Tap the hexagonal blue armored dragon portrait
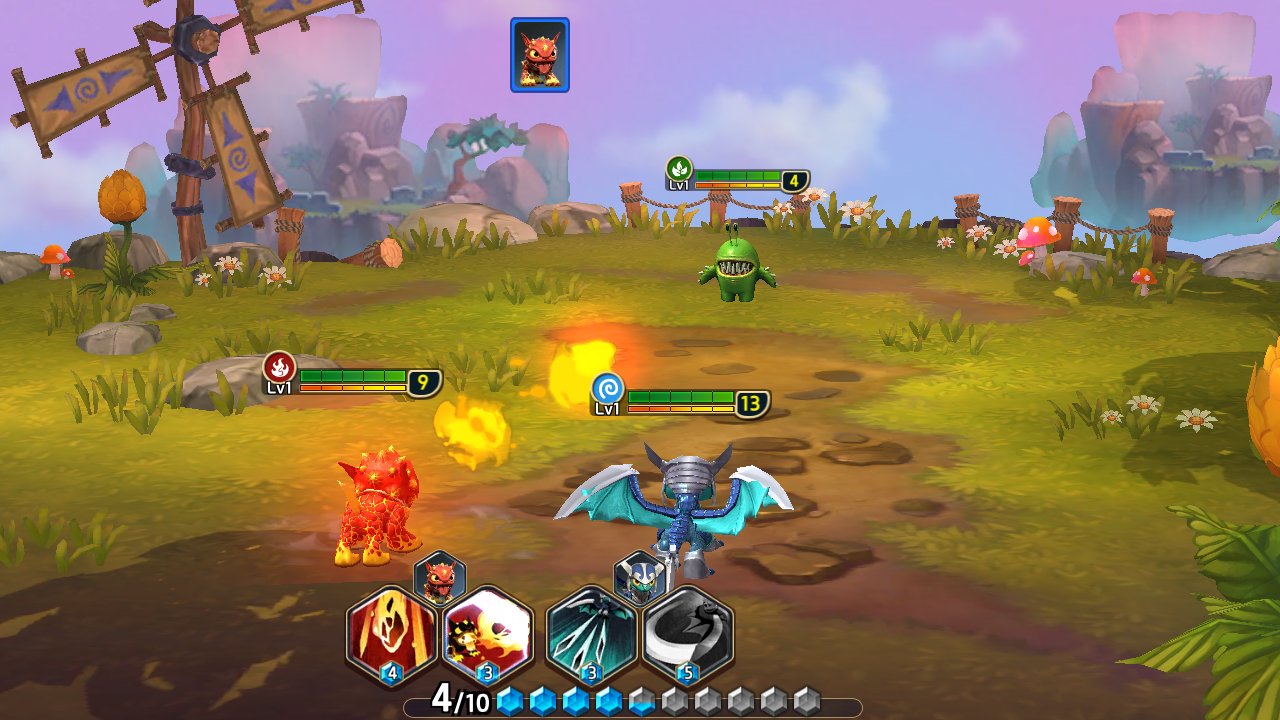The image size is (1280, 720). click(x=639, y=577)
